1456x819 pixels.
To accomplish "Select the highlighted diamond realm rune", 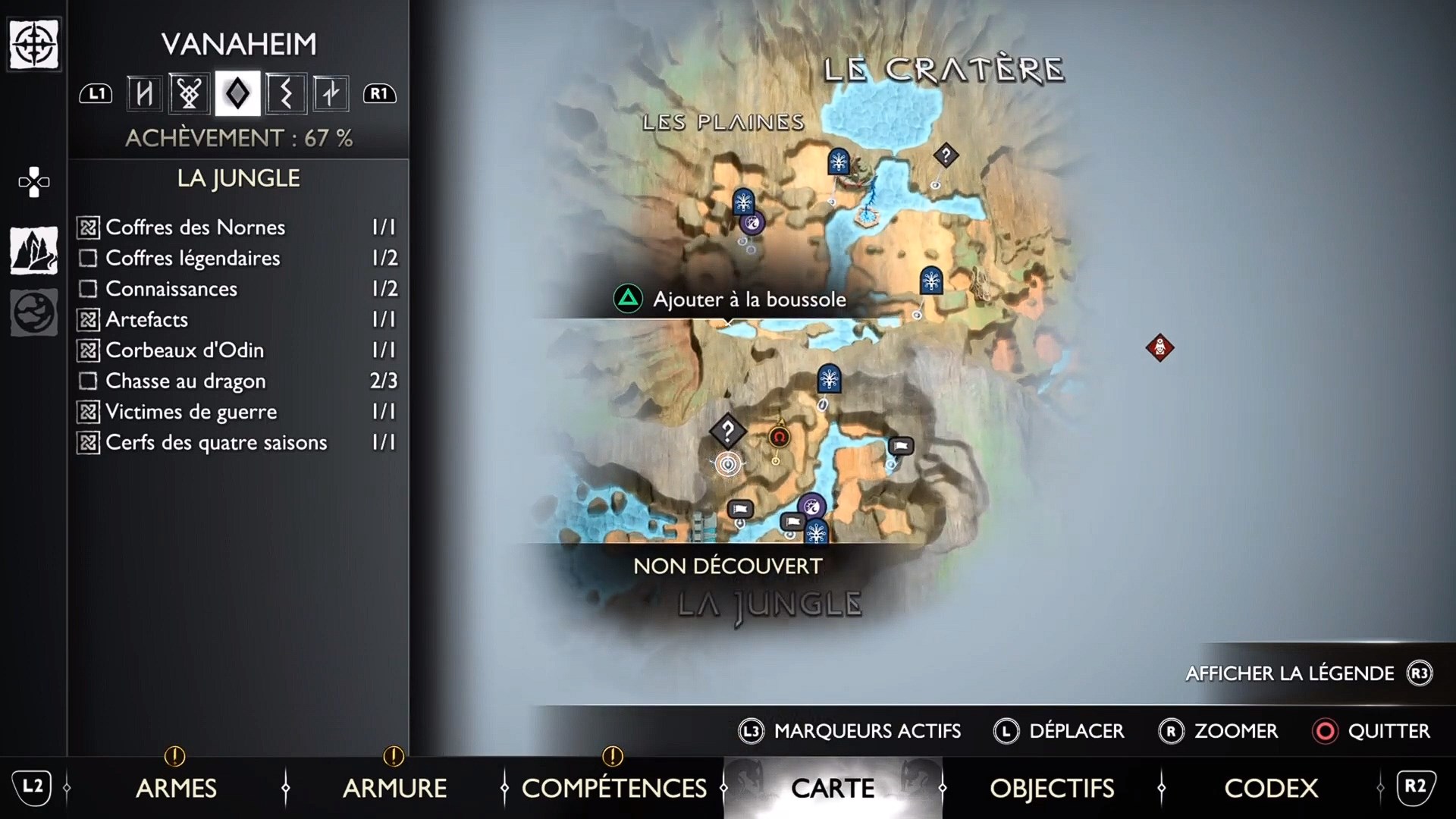I will [237, 93].
